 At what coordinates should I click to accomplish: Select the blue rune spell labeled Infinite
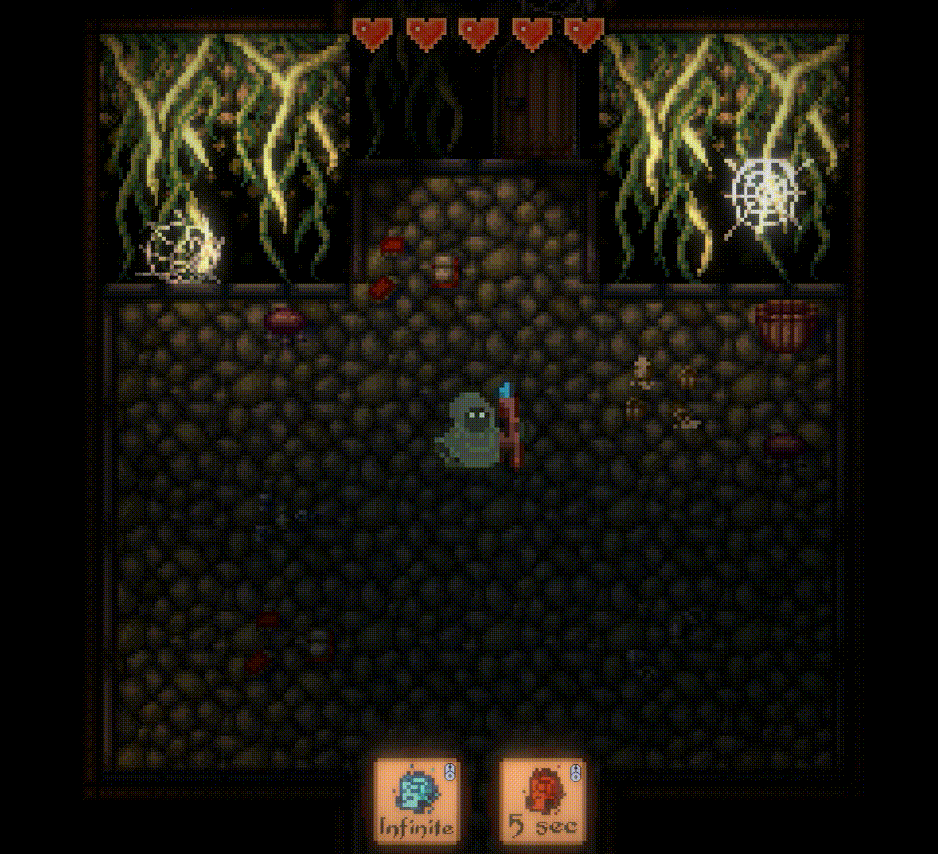coord(416,798)
